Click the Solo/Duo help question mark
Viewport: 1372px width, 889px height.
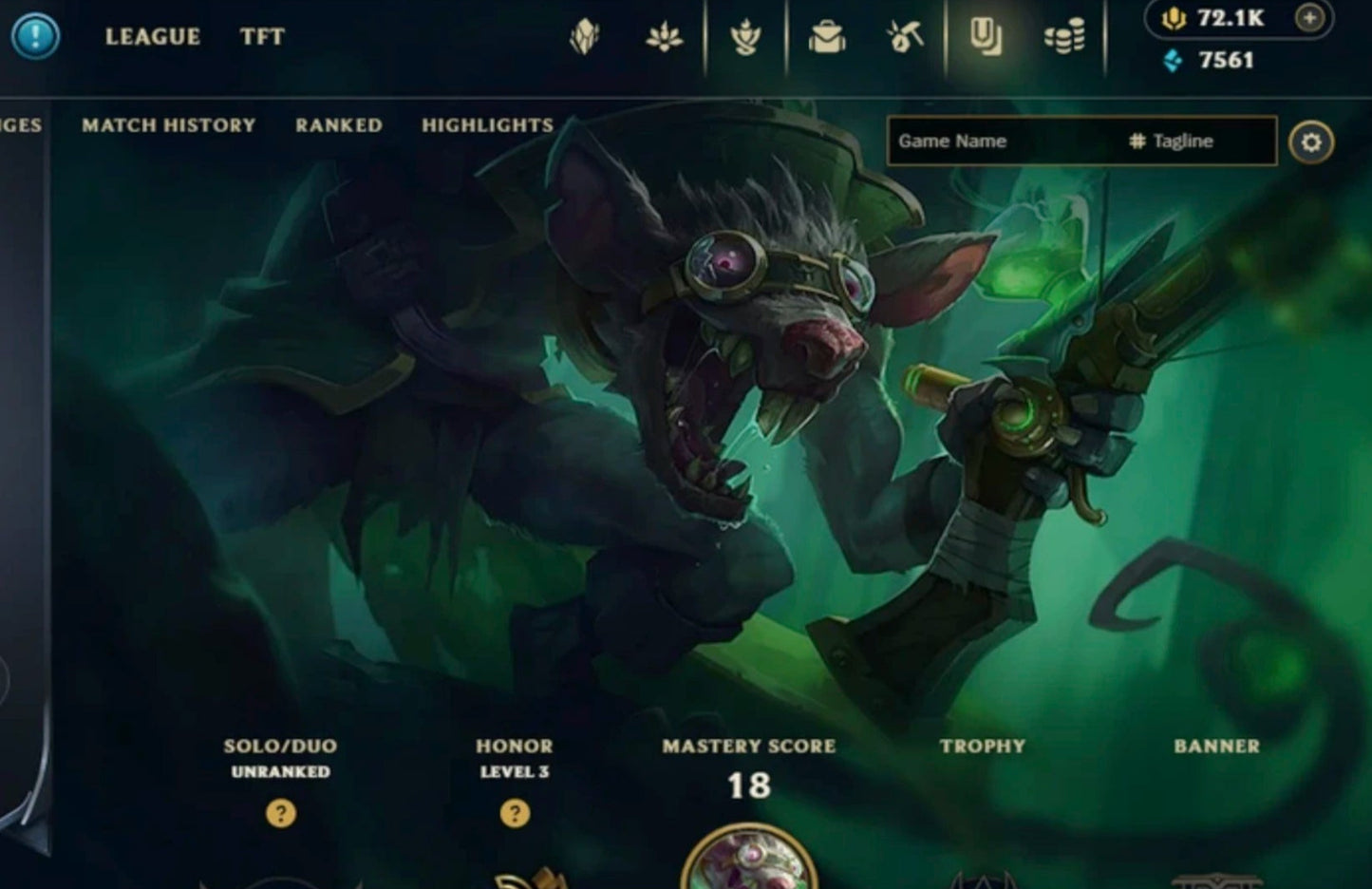tap(280, 814)
